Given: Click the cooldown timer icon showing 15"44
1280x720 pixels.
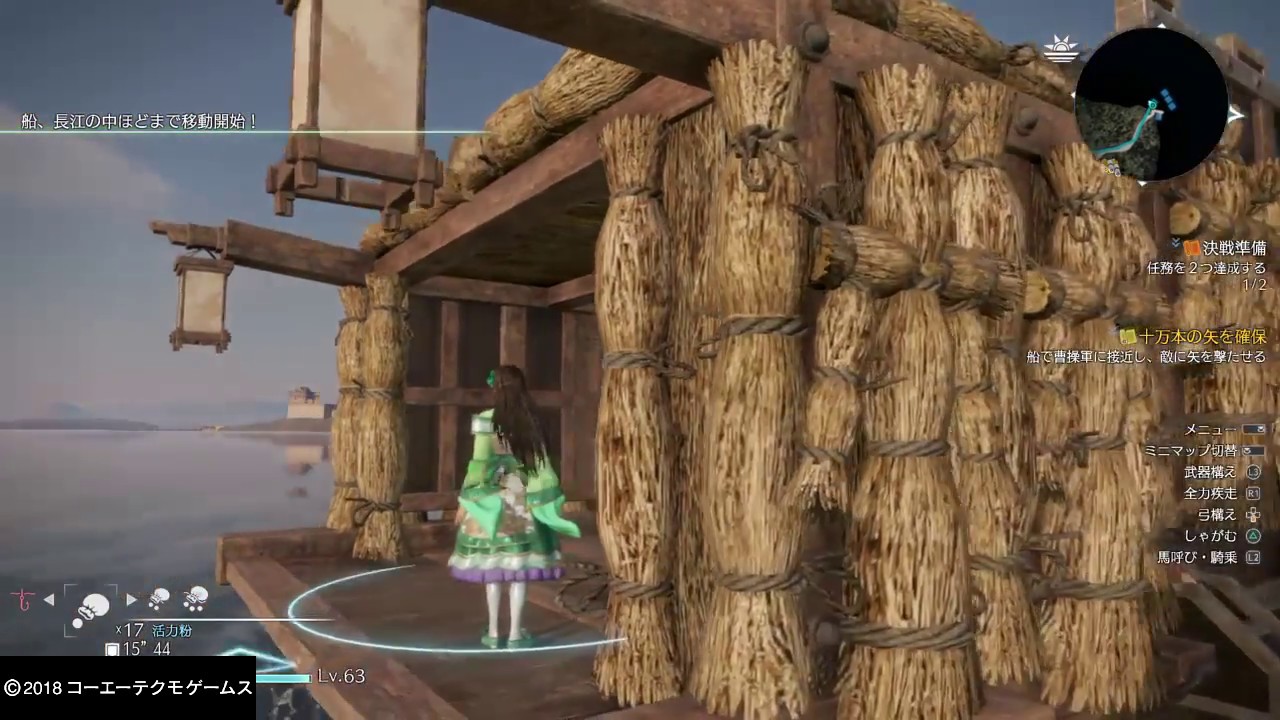Looking at the screenshot, I should (x=113, y=648).
